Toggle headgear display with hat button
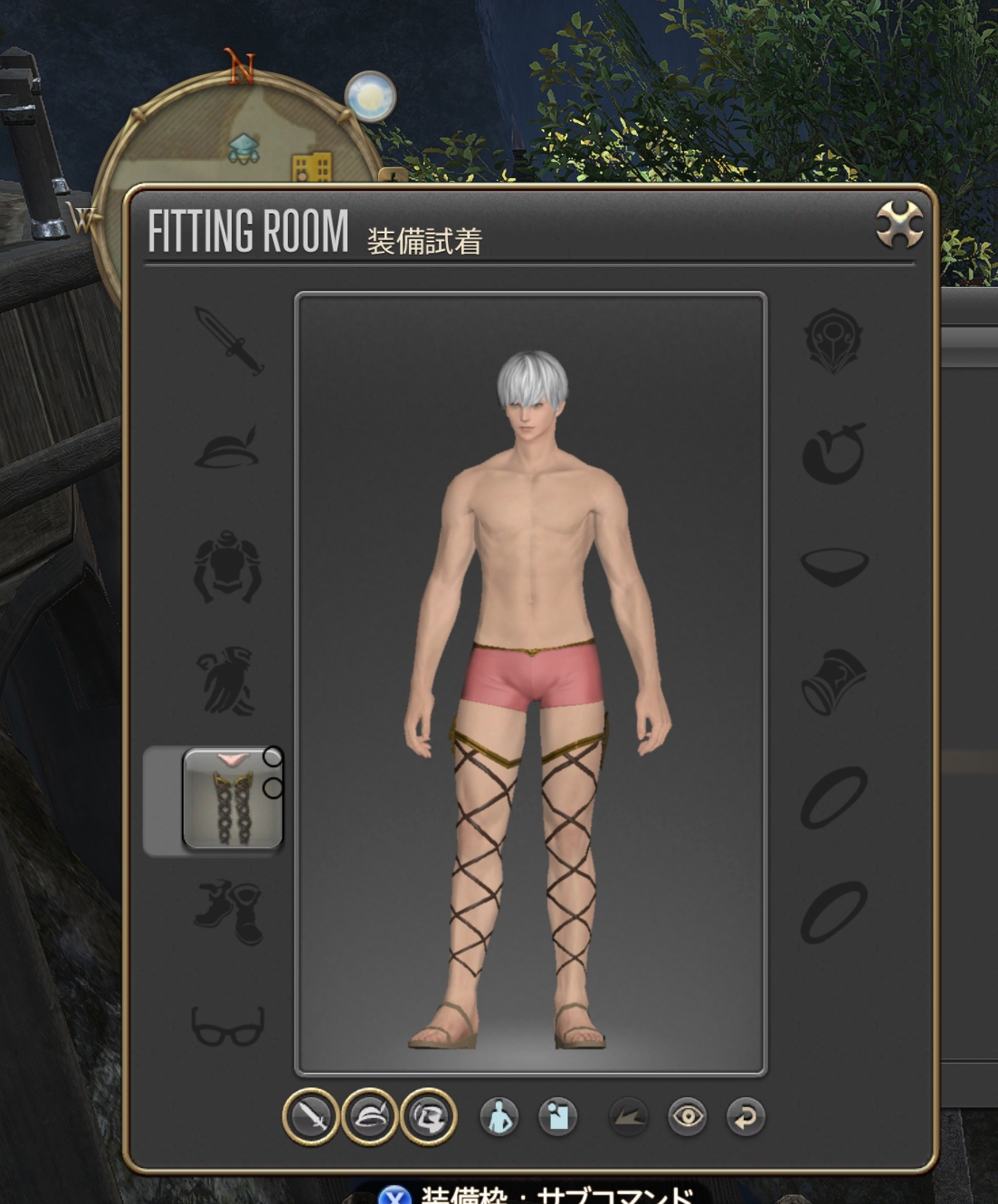 click(369, 1117)
